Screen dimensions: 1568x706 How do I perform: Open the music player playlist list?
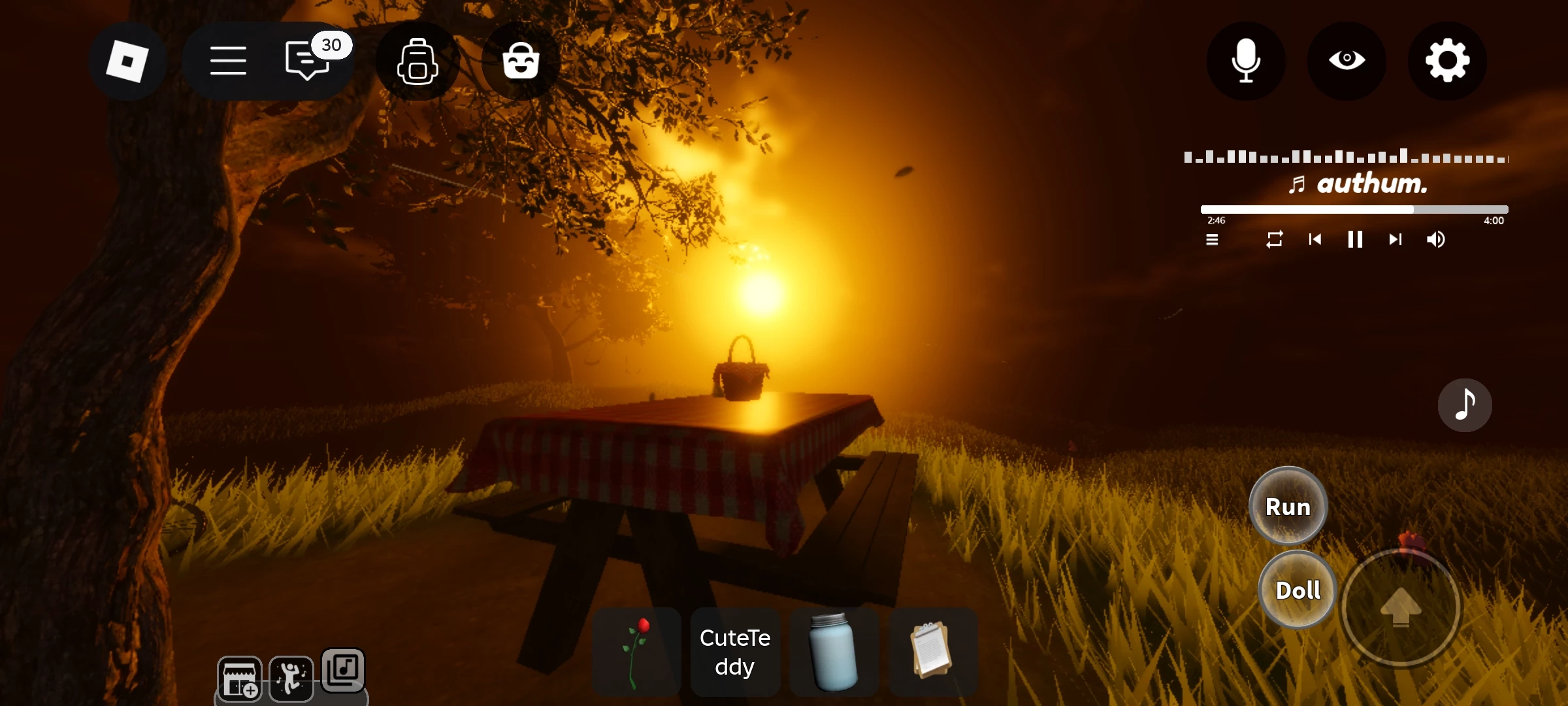(x=1212, y=240)
